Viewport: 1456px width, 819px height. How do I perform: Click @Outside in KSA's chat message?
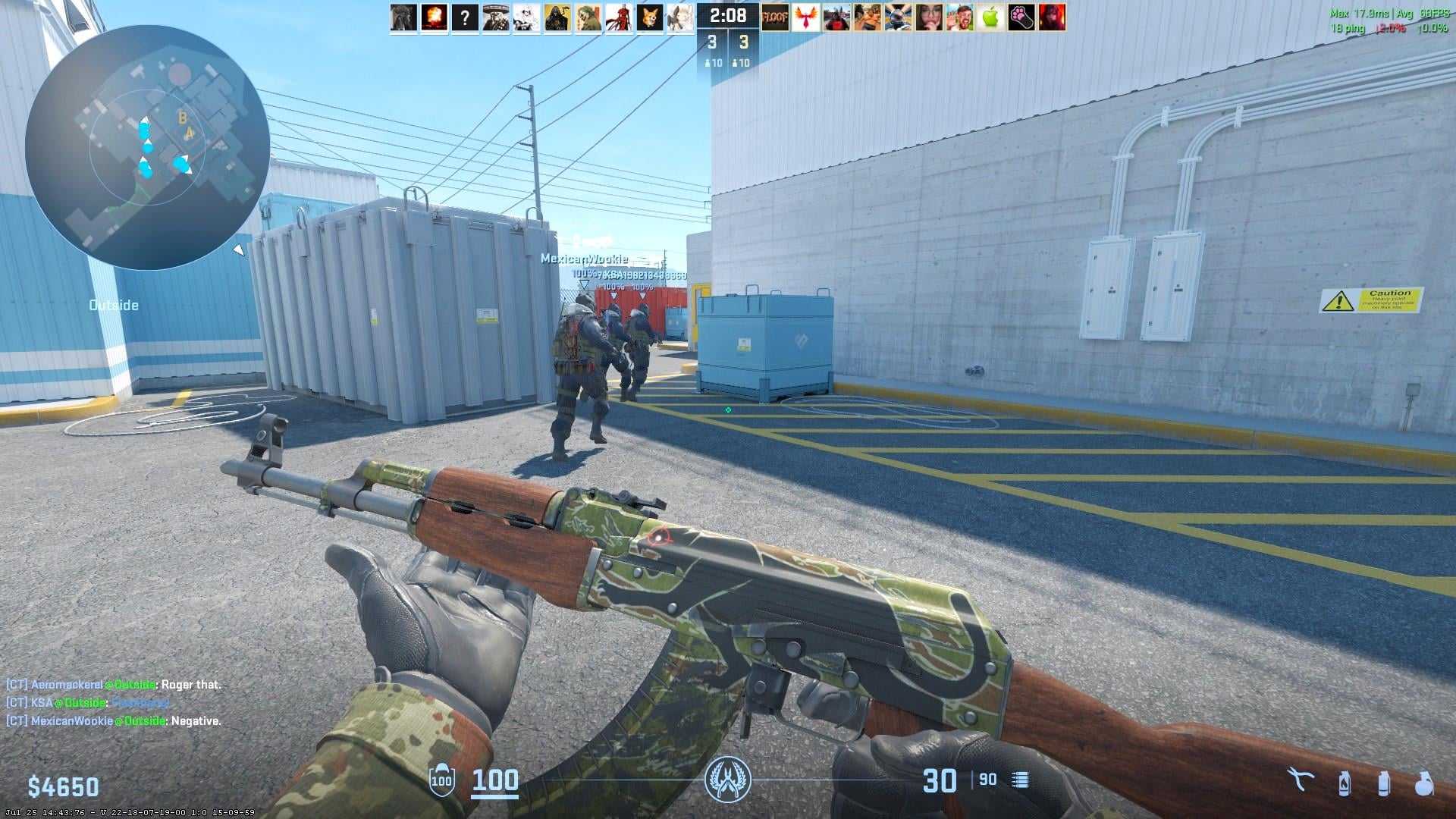[78, 702]
